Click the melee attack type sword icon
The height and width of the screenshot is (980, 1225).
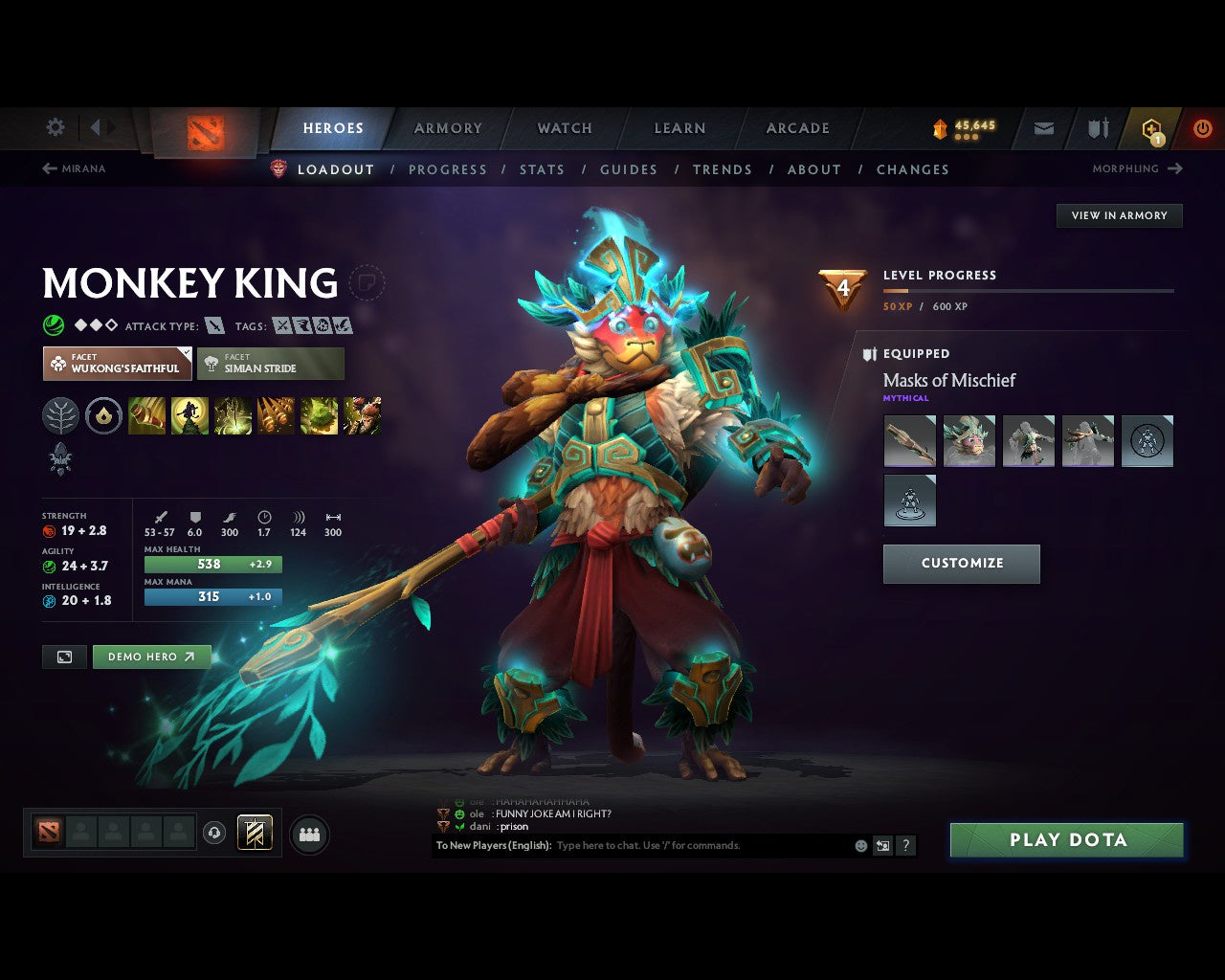click(x=212, y=325)
